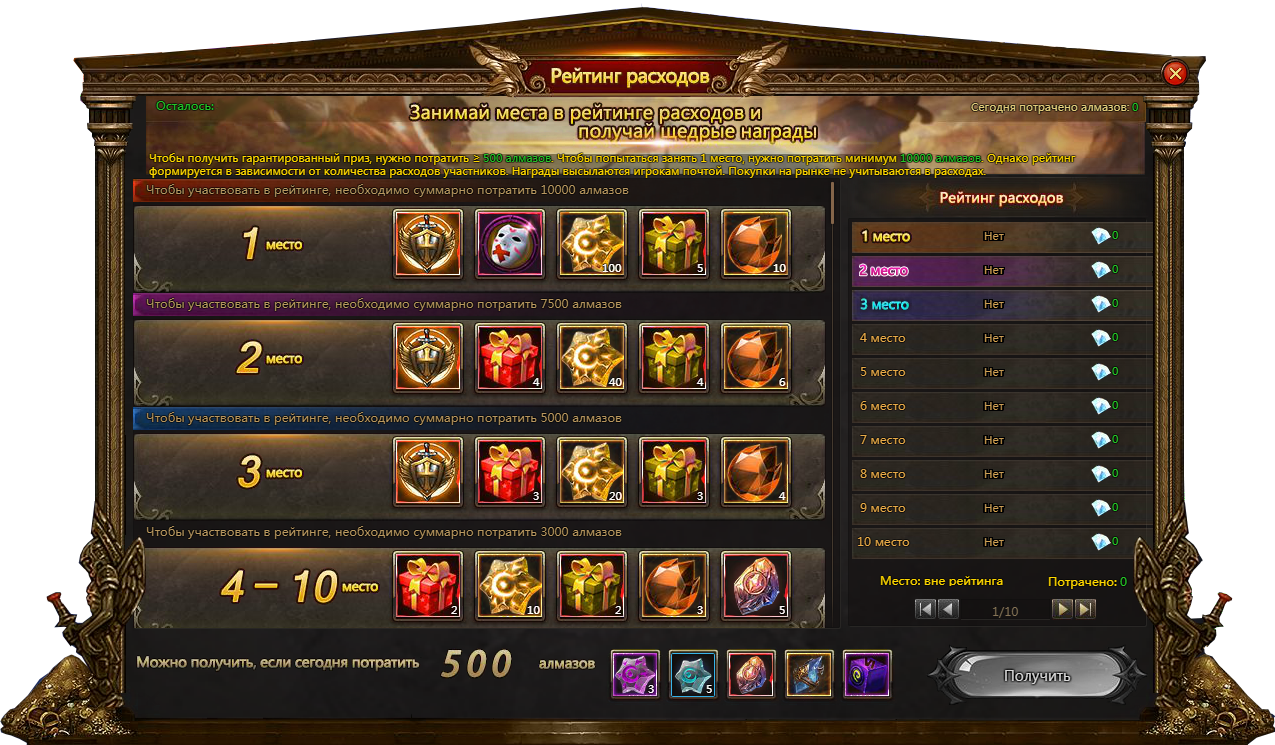The height and width of the screenshot is (745, 1275).
Task: Inspect the golden star x100 reward
Action: [x=592, y=243]
